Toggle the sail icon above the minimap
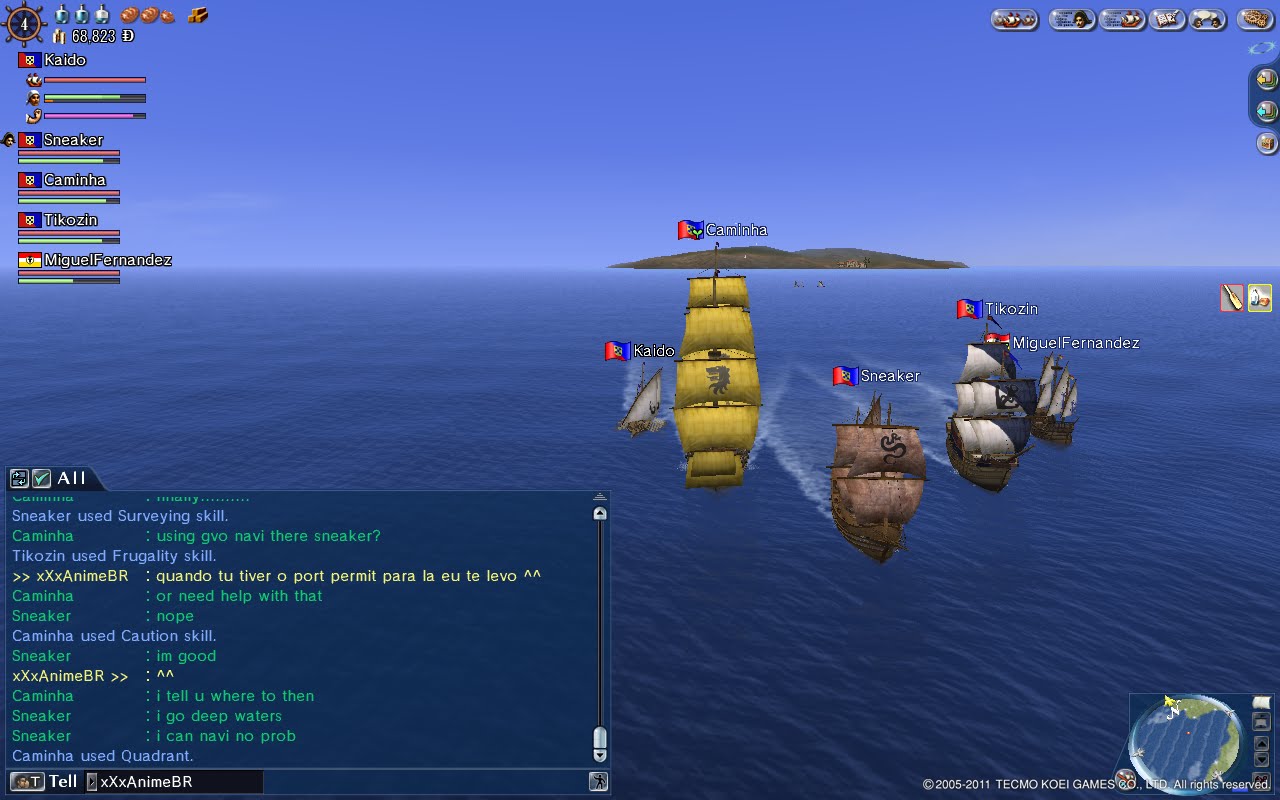The width and height of the screenshot is (1280, 800). pos(1262,703)
